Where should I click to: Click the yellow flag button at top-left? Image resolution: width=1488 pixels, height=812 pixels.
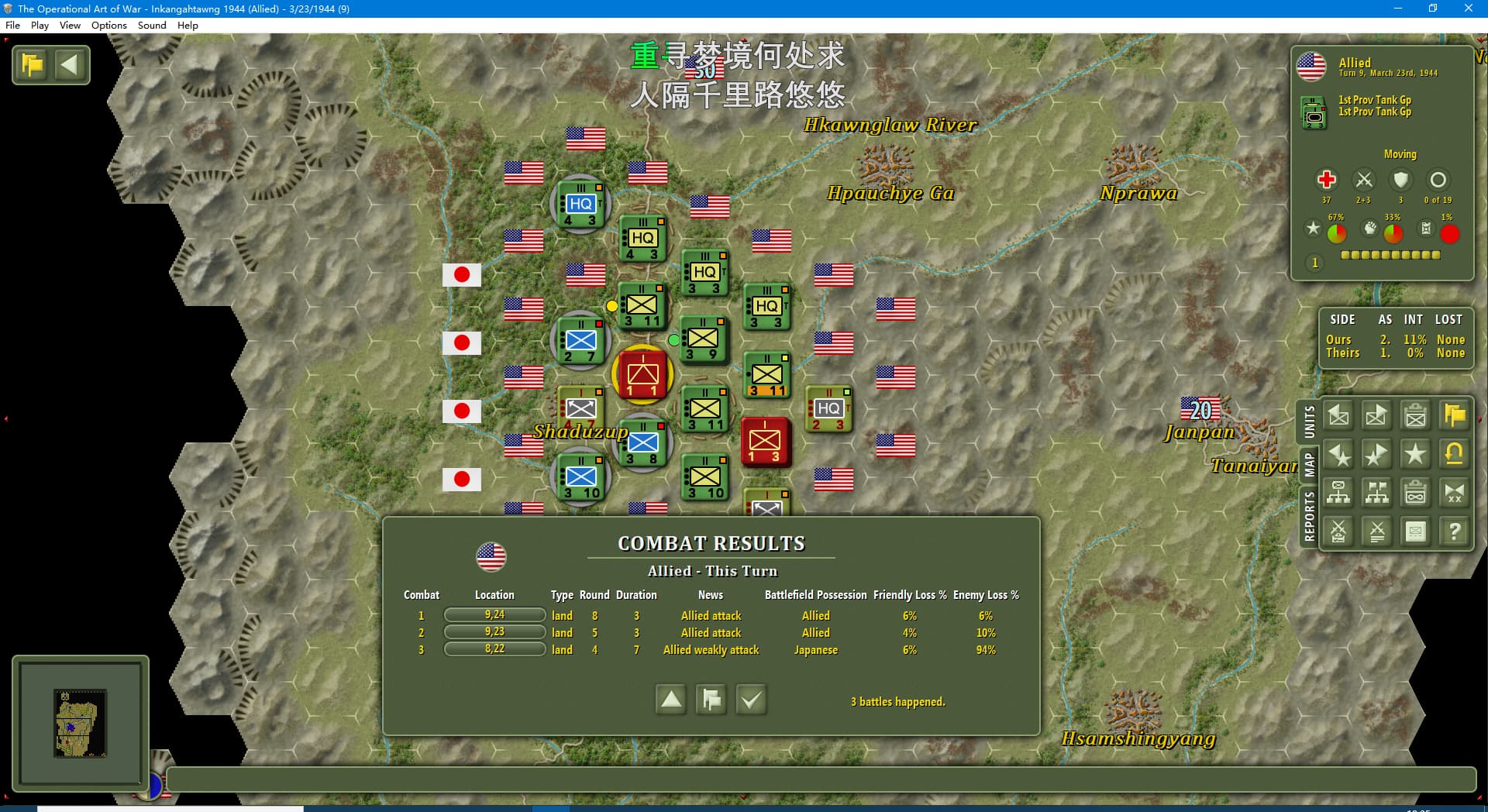(x=33, y=64)
